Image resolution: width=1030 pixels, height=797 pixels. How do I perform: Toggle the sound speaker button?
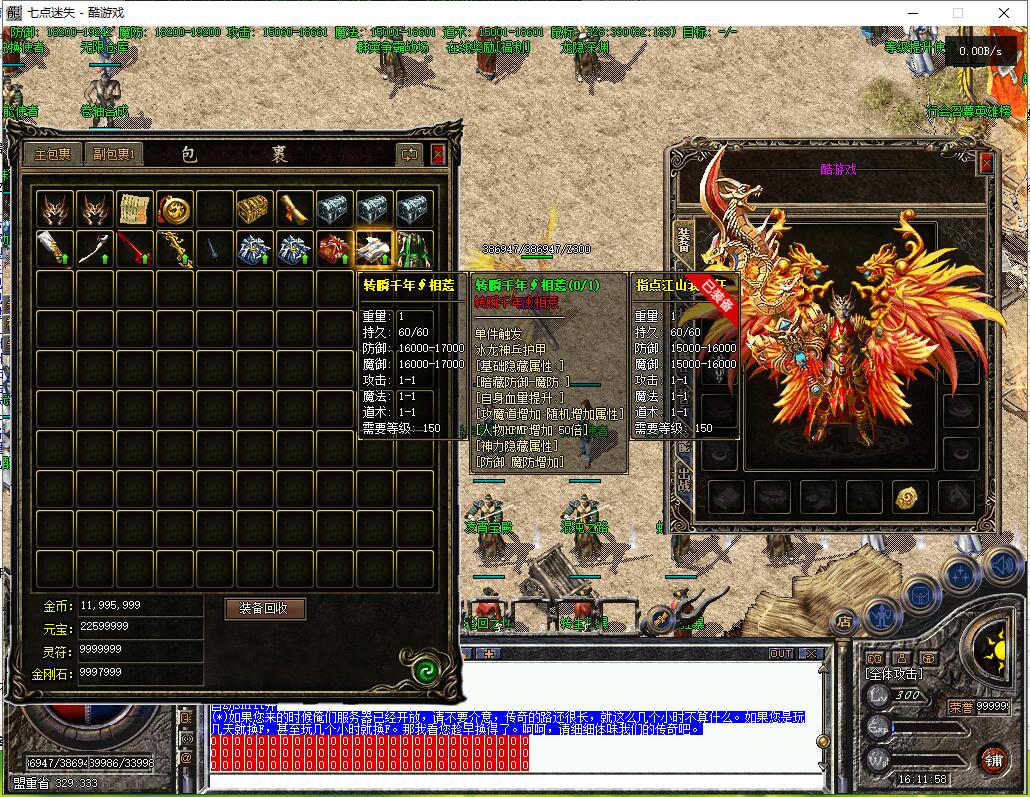click(1000, 566)
